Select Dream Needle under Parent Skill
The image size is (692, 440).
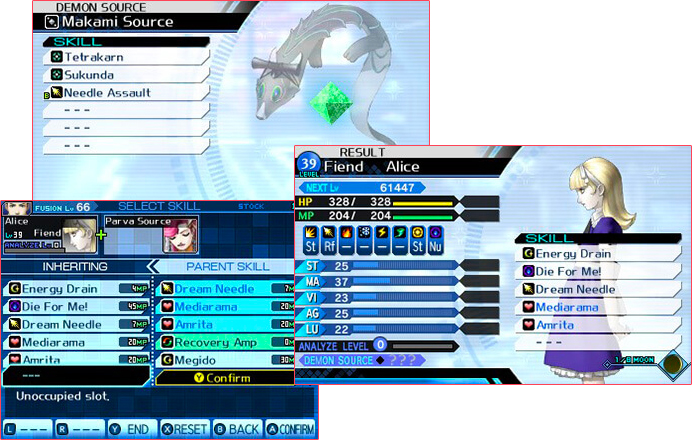[x=225, y=289]
